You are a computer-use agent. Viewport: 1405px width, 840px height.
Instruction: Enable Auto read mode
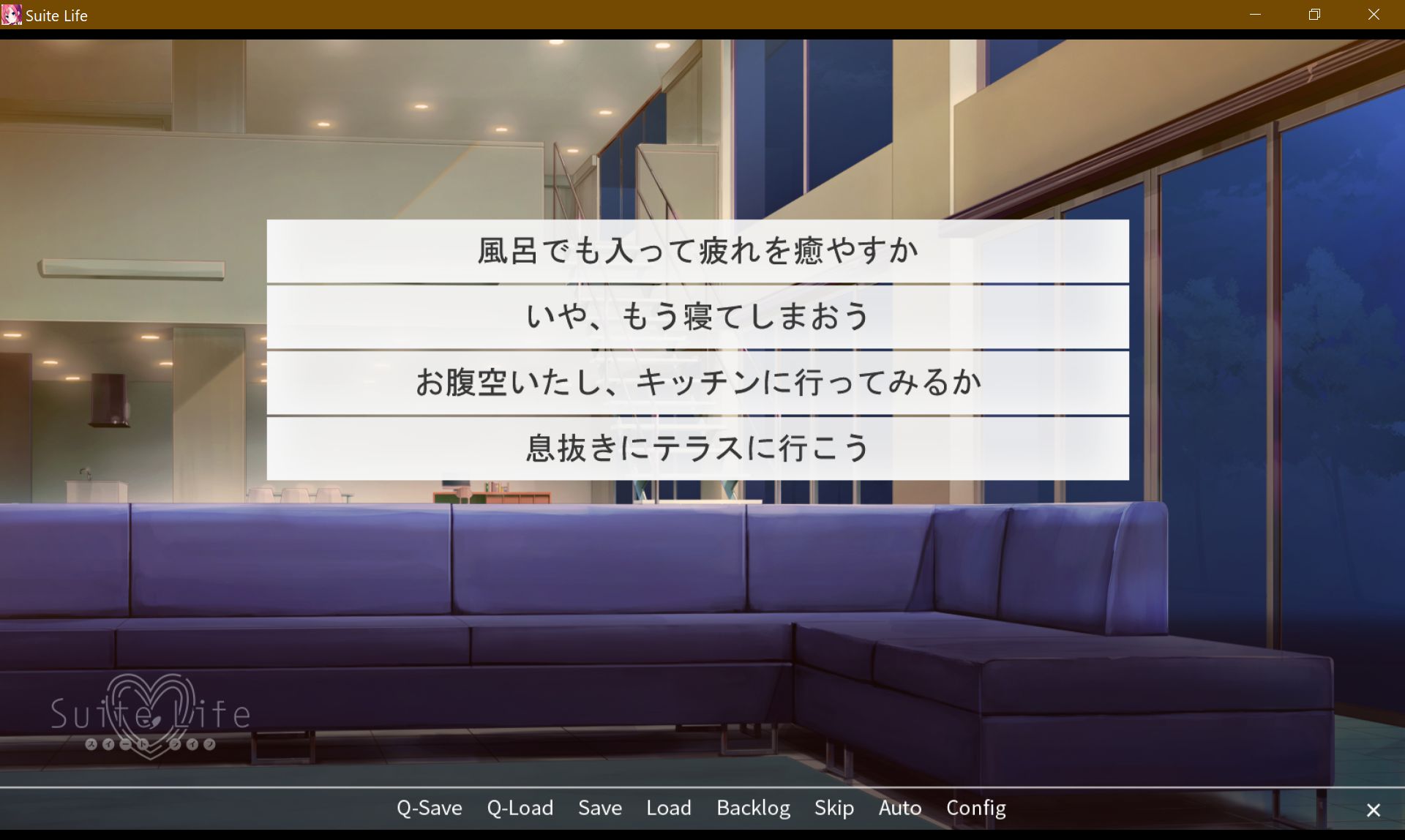(x=899, y=808)
